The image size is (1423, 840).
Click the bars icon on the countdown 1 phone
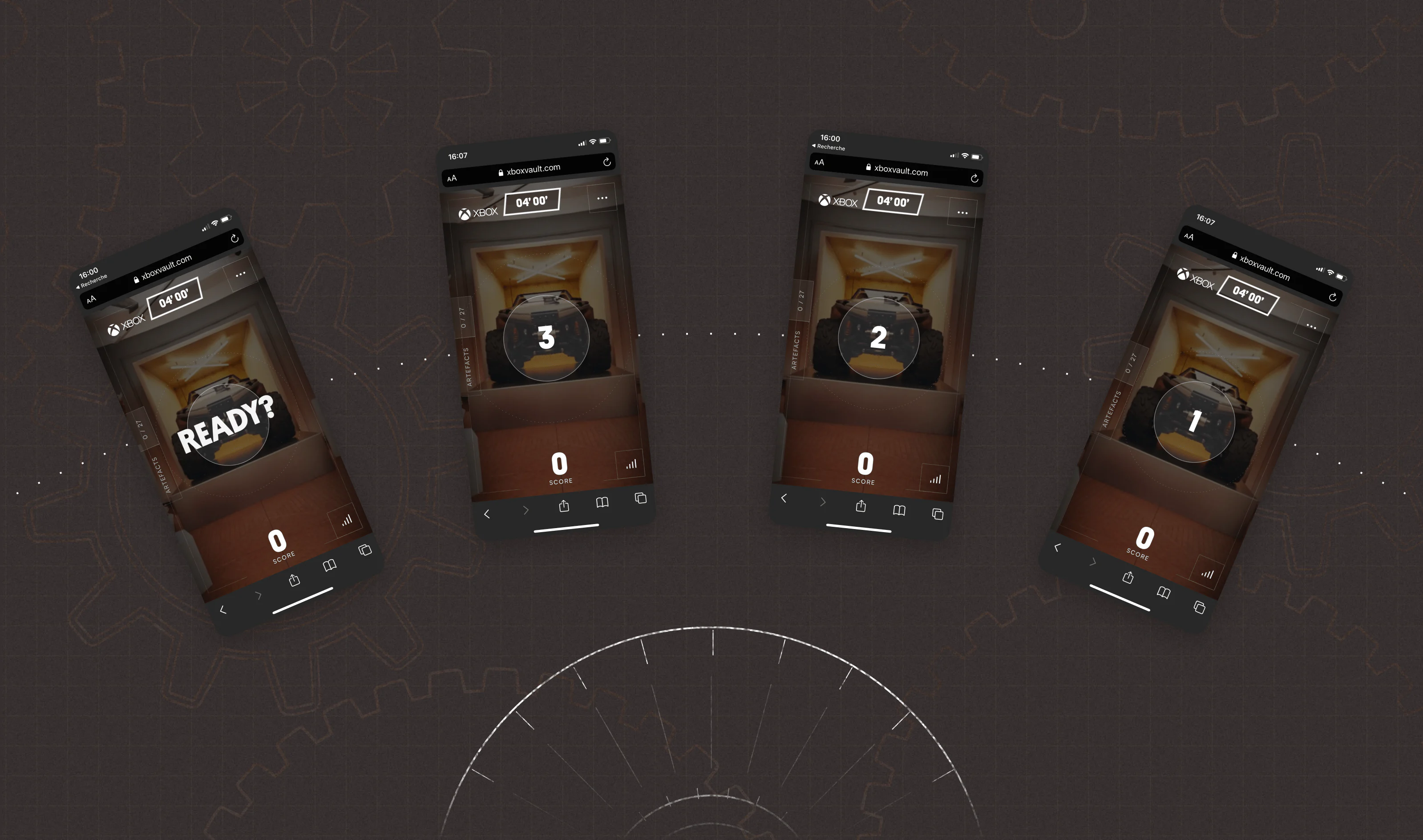[x=1207, y=574]
